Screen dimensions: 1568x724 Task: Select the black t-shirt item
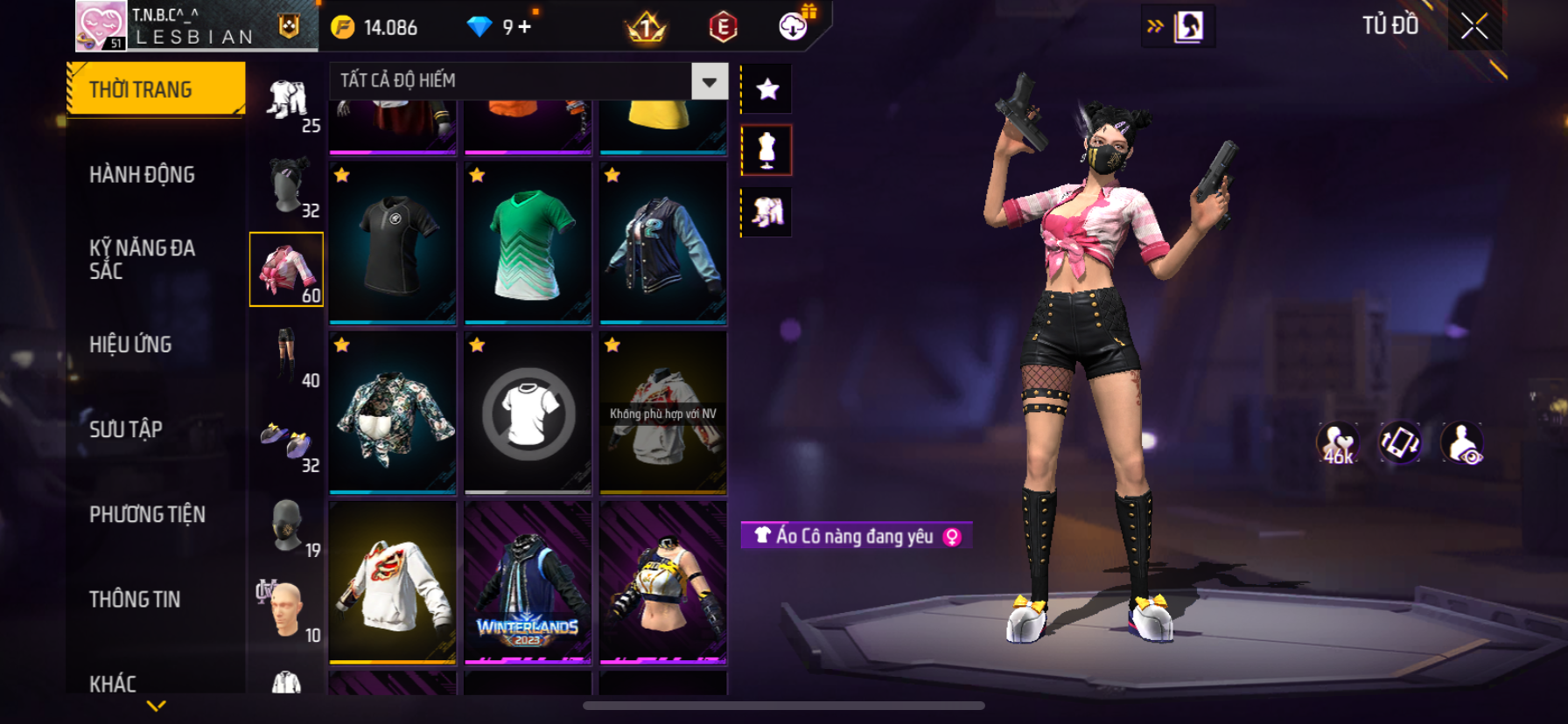click(x=393, y=242)
